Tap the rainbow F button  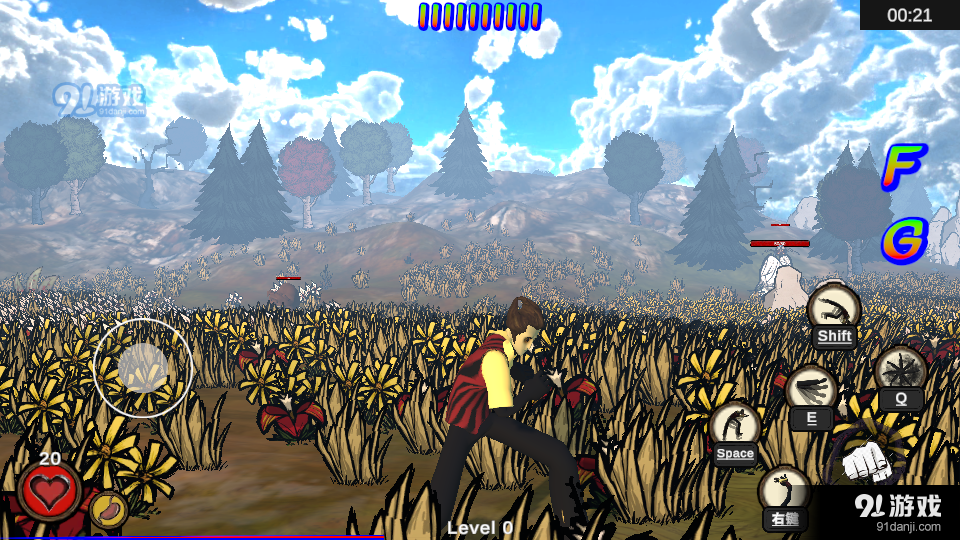[x=903, y=167]
